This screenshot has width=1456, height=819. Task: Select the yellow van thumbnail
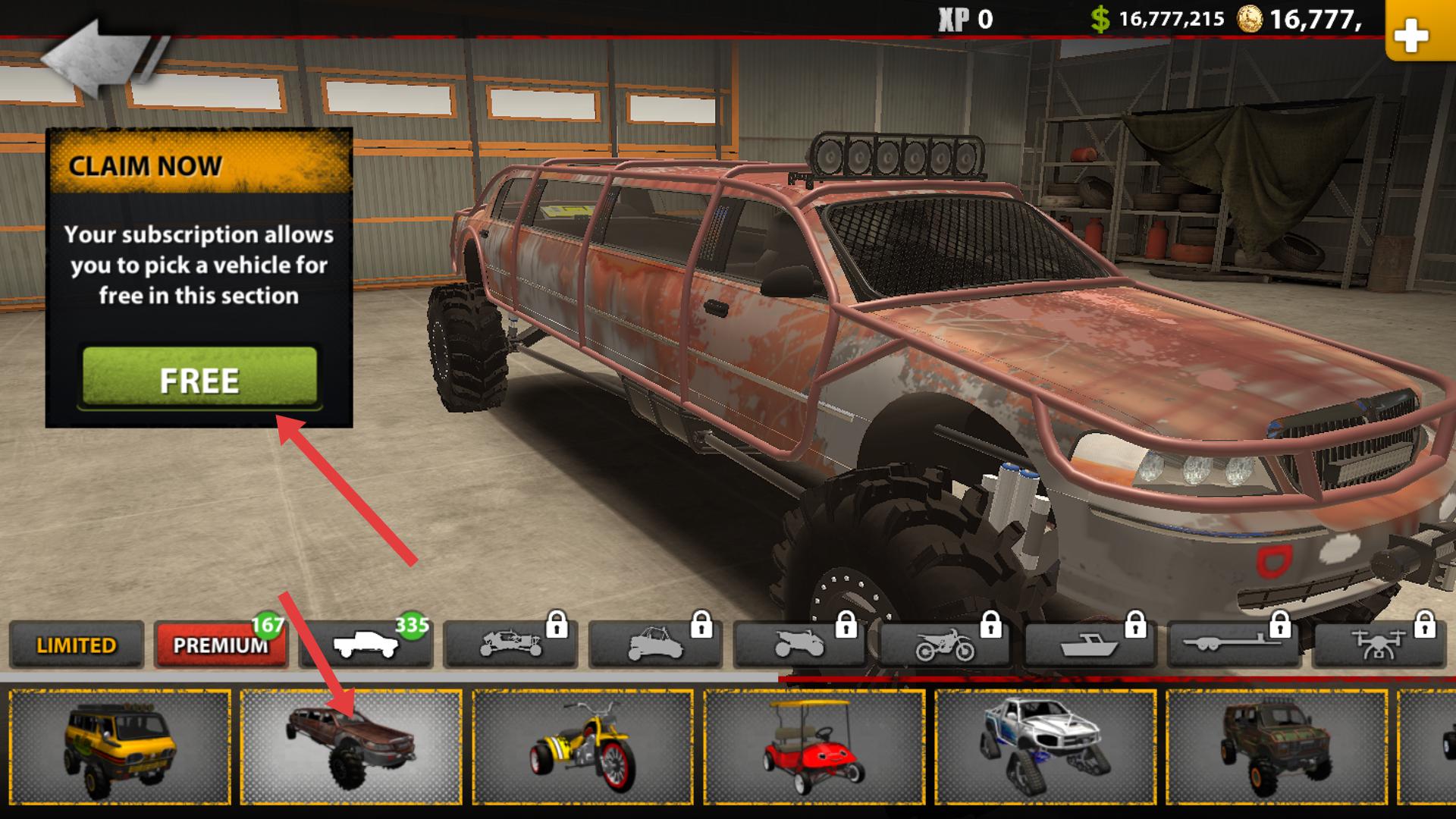point(120,747)
